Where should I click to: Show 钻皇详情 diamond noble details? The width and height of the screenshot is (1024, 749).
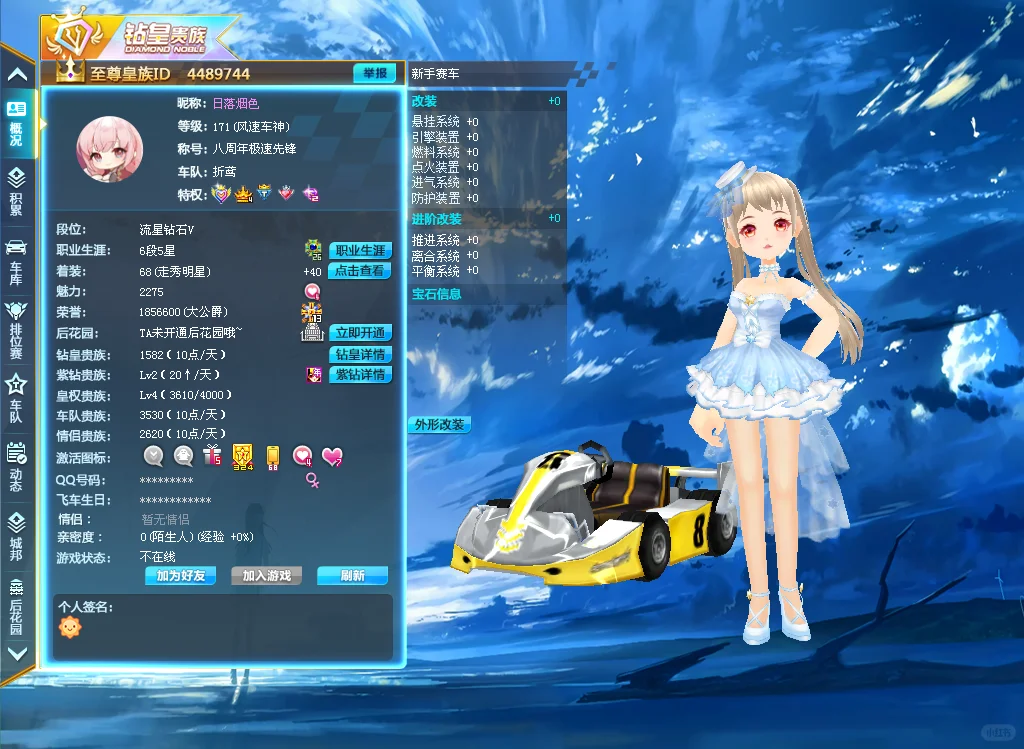point(360,354)
